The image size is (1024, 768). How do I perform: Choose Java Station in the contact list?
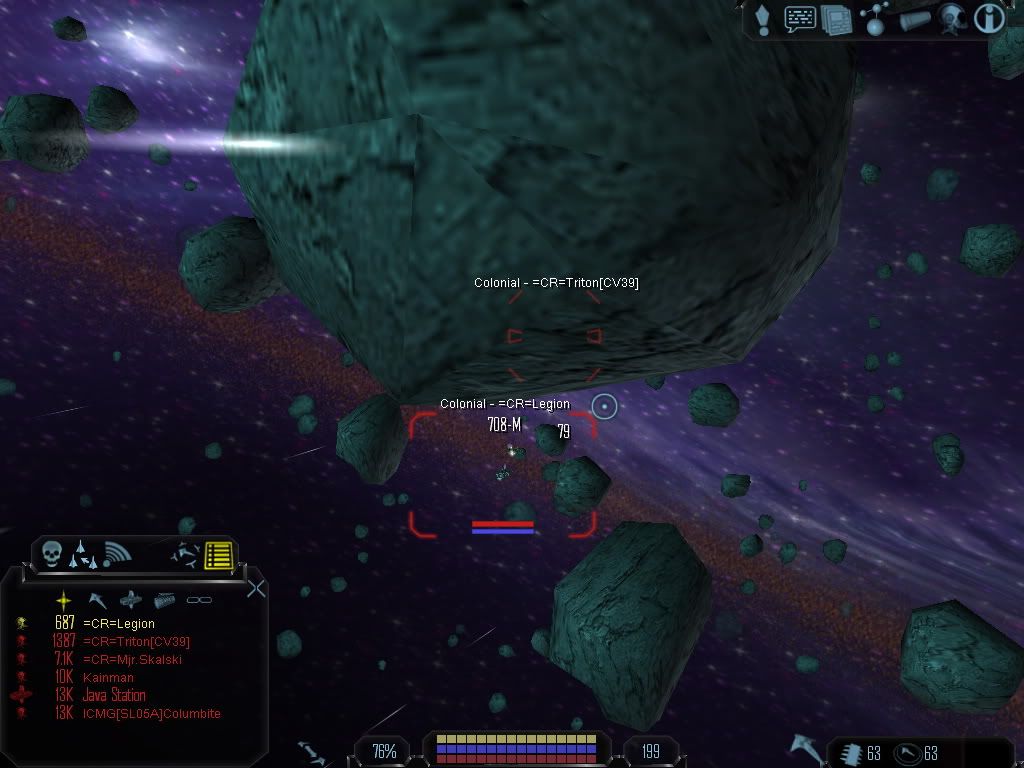(114, 696)
